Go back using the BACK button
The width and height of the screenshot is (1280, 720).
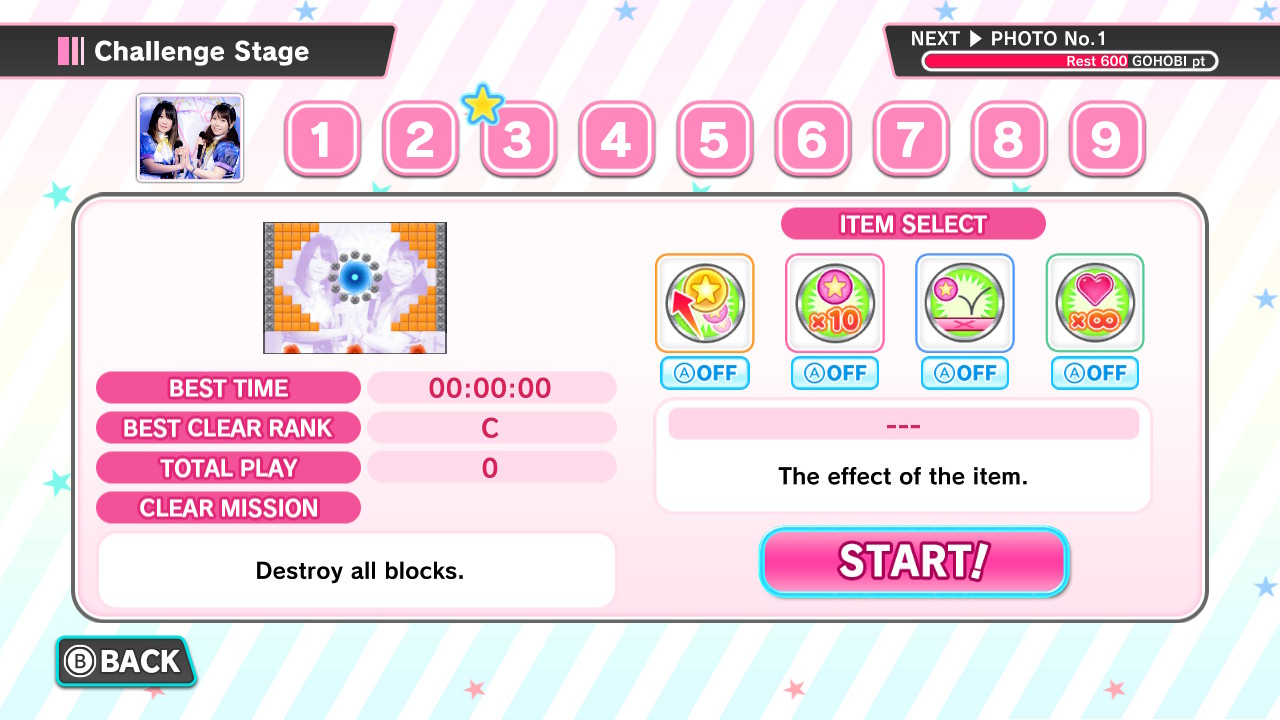coord(125,661)
